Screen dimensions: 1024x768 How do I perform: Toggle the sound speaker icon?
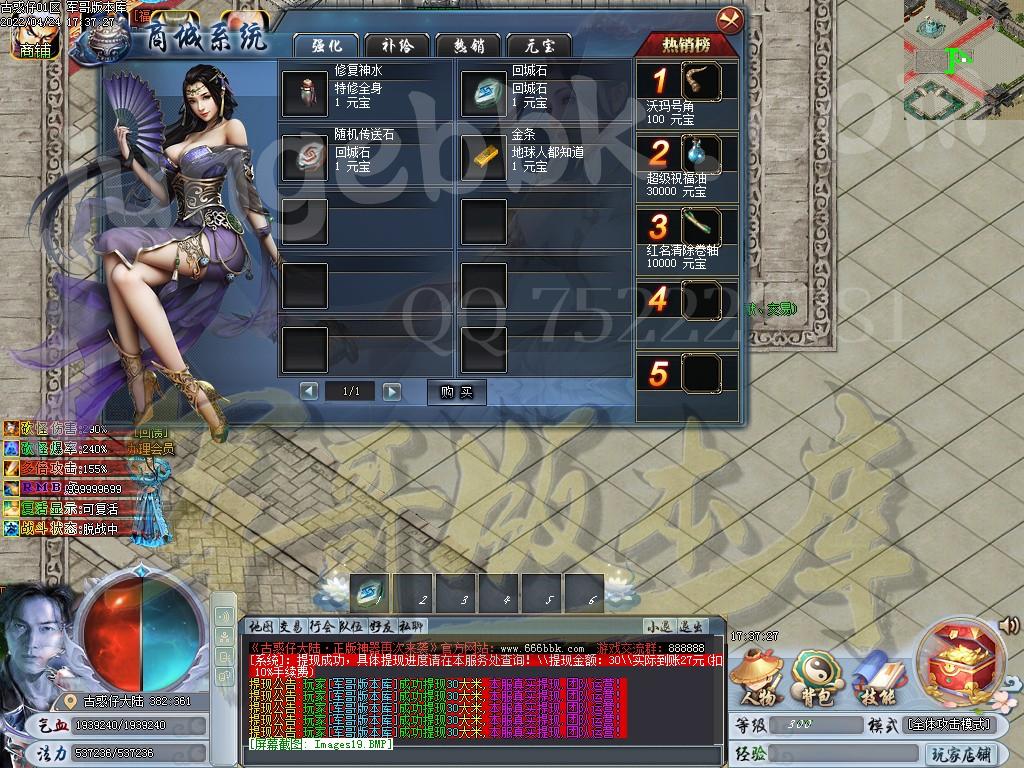(1010, 626)
